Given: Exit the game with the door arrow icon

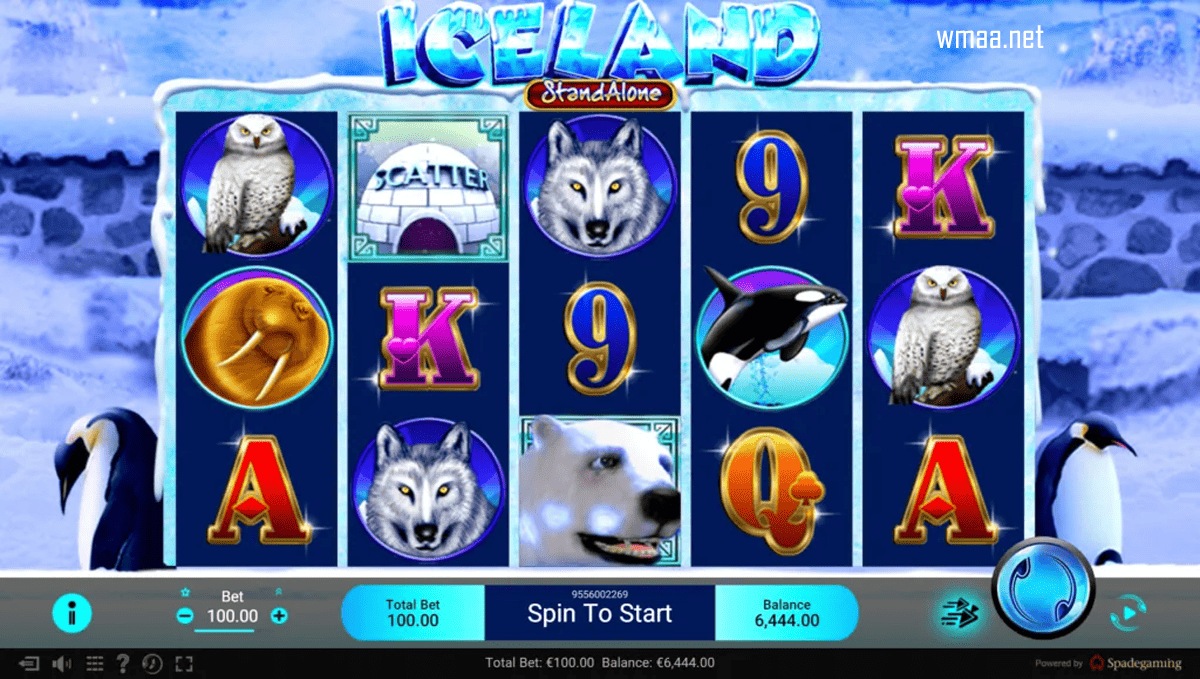Looking at the screenshot, I should 31,663.
